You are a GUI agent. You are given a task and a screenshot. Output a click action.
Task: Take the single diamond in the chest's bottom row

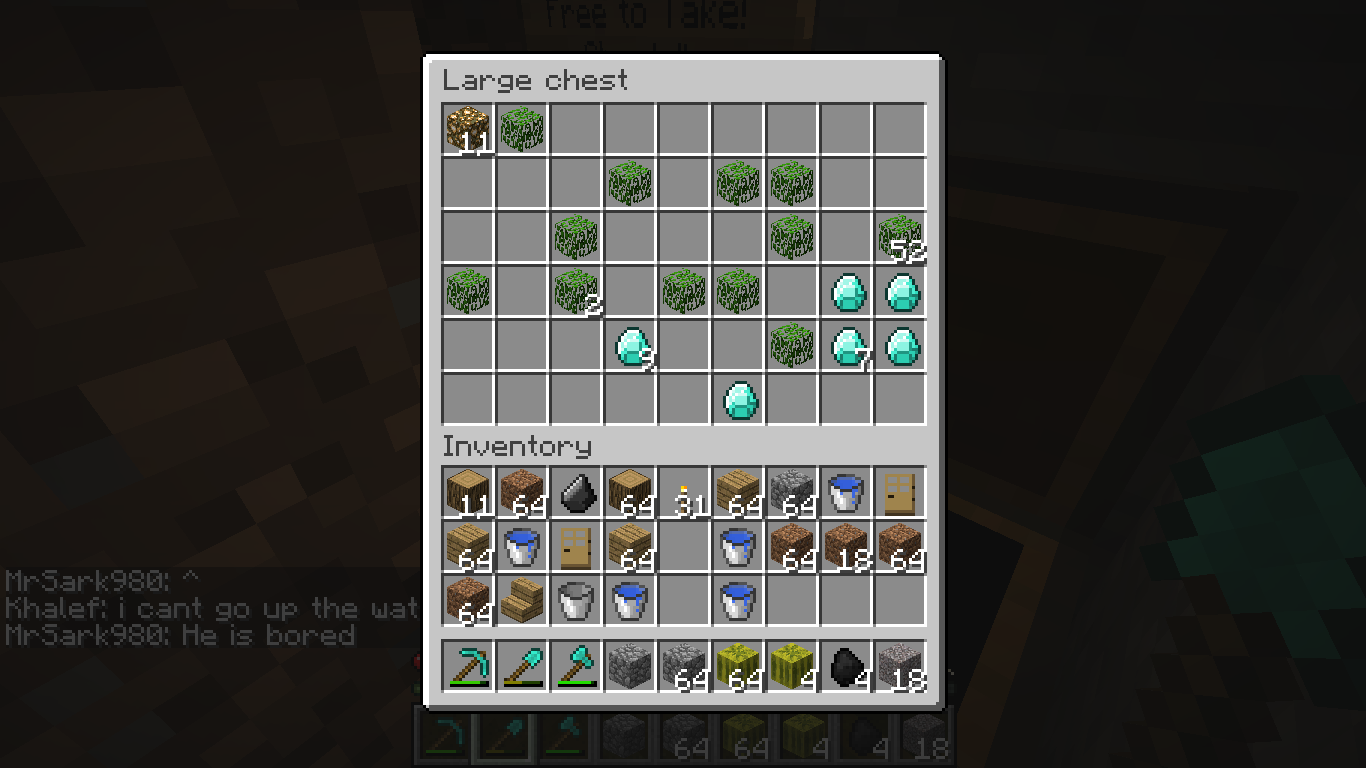point(739,400)
